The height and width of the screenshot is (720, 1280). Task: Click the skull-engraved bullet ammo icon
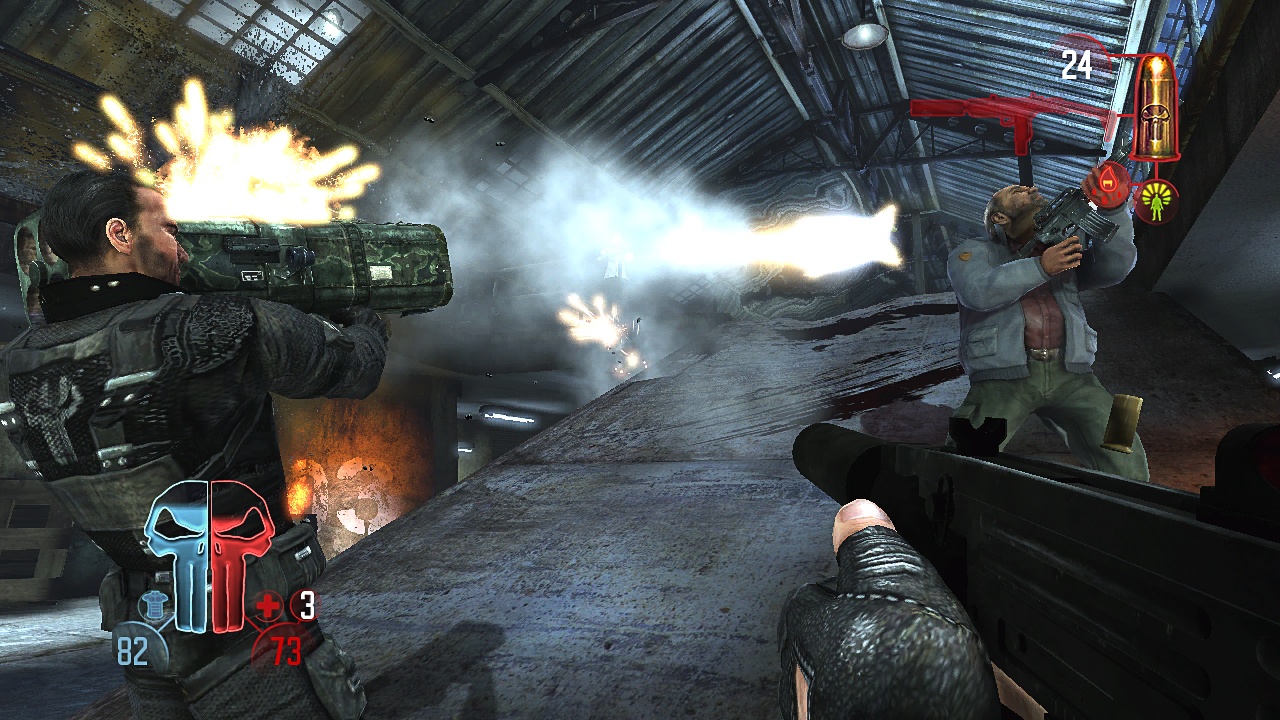1158,108
